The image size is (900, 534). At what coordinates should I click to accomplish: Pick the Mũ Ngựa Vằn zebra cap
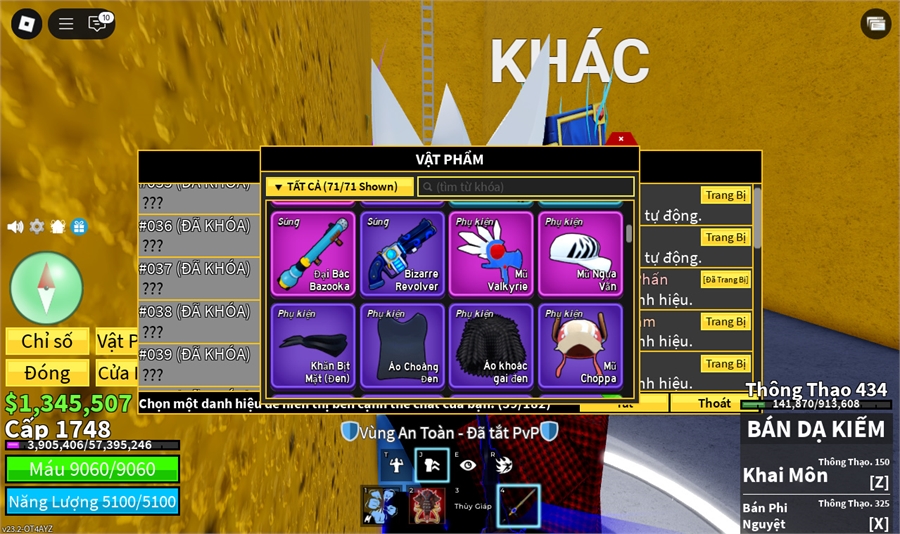pos(580,254)
